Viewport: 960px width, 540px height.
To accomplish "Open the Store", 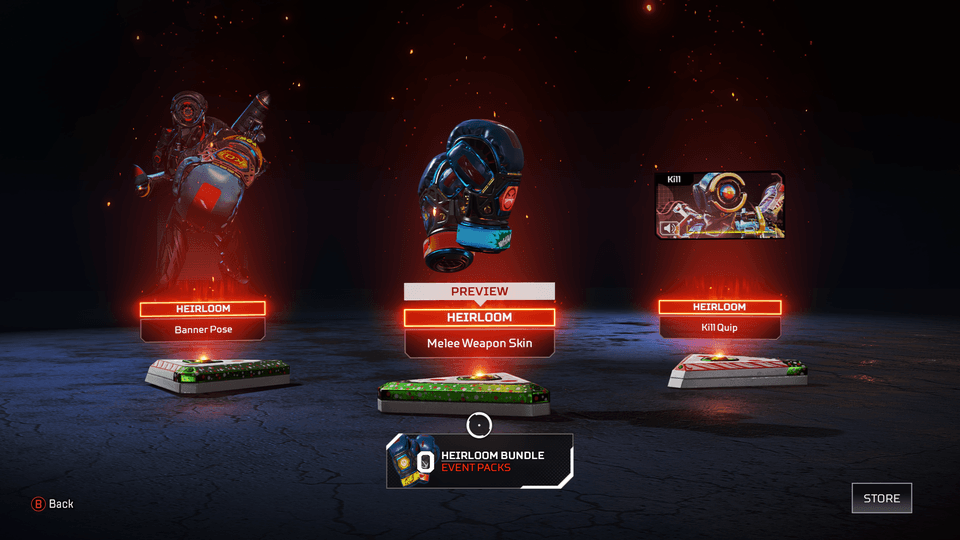I will [881, 498].
